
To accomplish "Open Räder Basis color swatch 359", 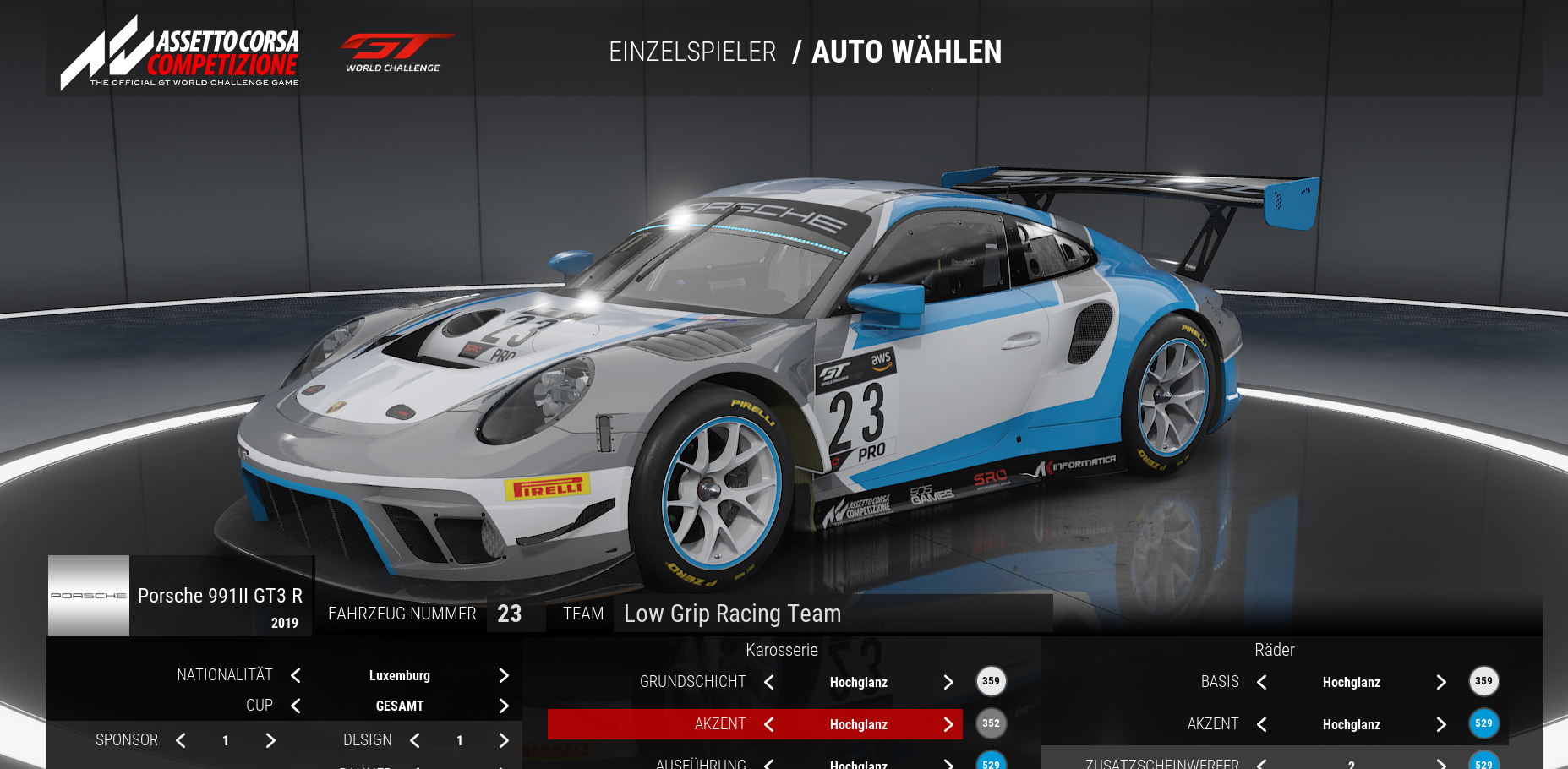I will (1483, 681).
